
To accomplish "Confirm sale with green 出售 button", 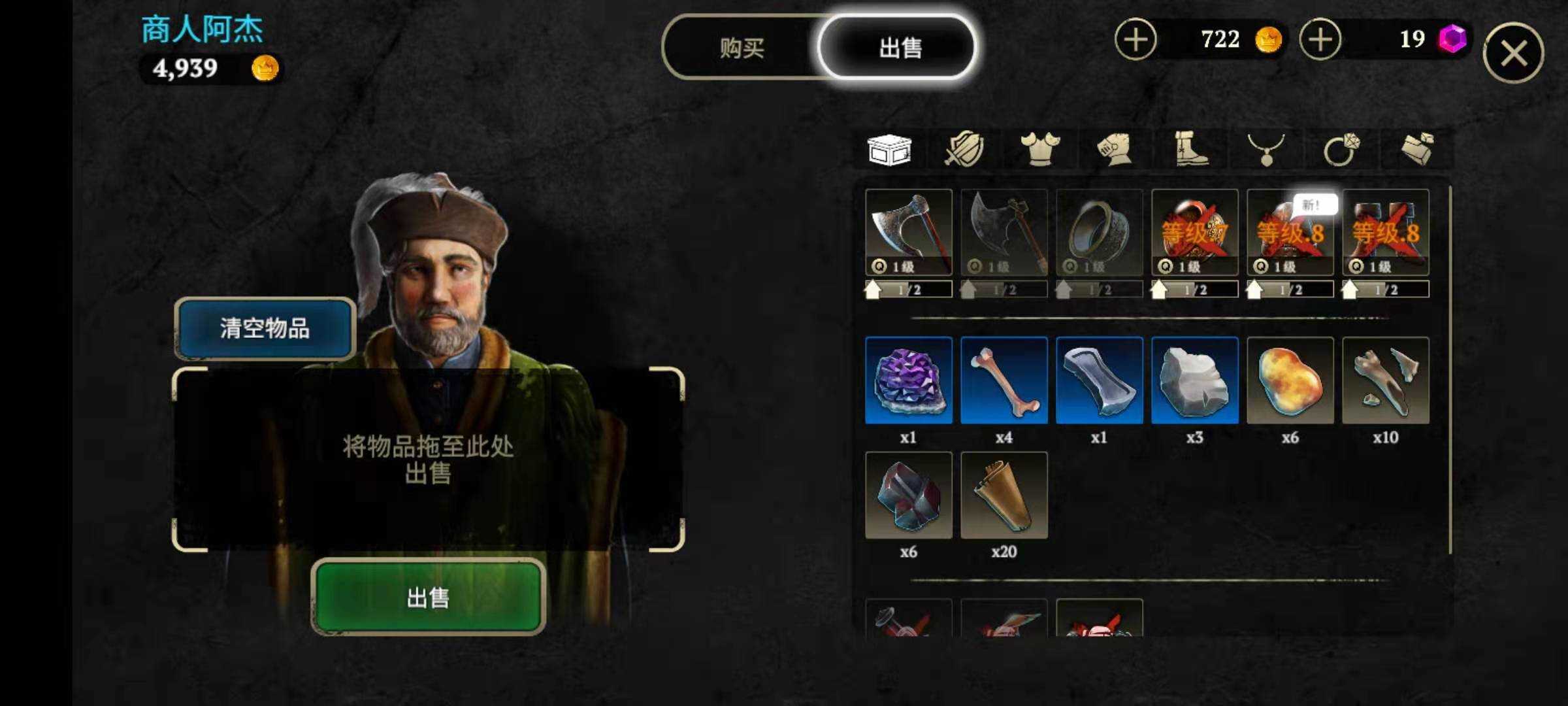I will 428,597.
